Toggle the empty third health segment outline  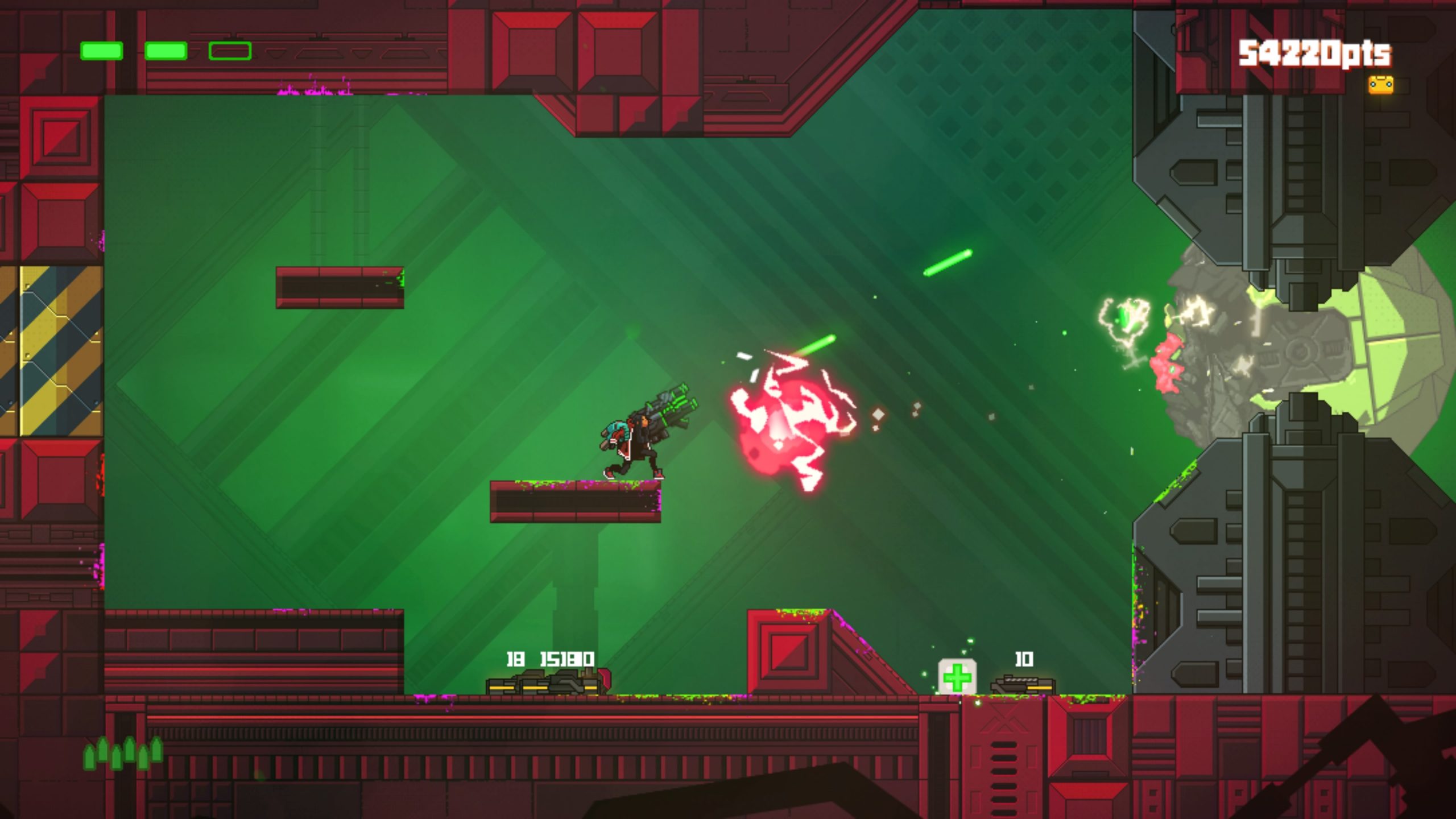point(230,52)
